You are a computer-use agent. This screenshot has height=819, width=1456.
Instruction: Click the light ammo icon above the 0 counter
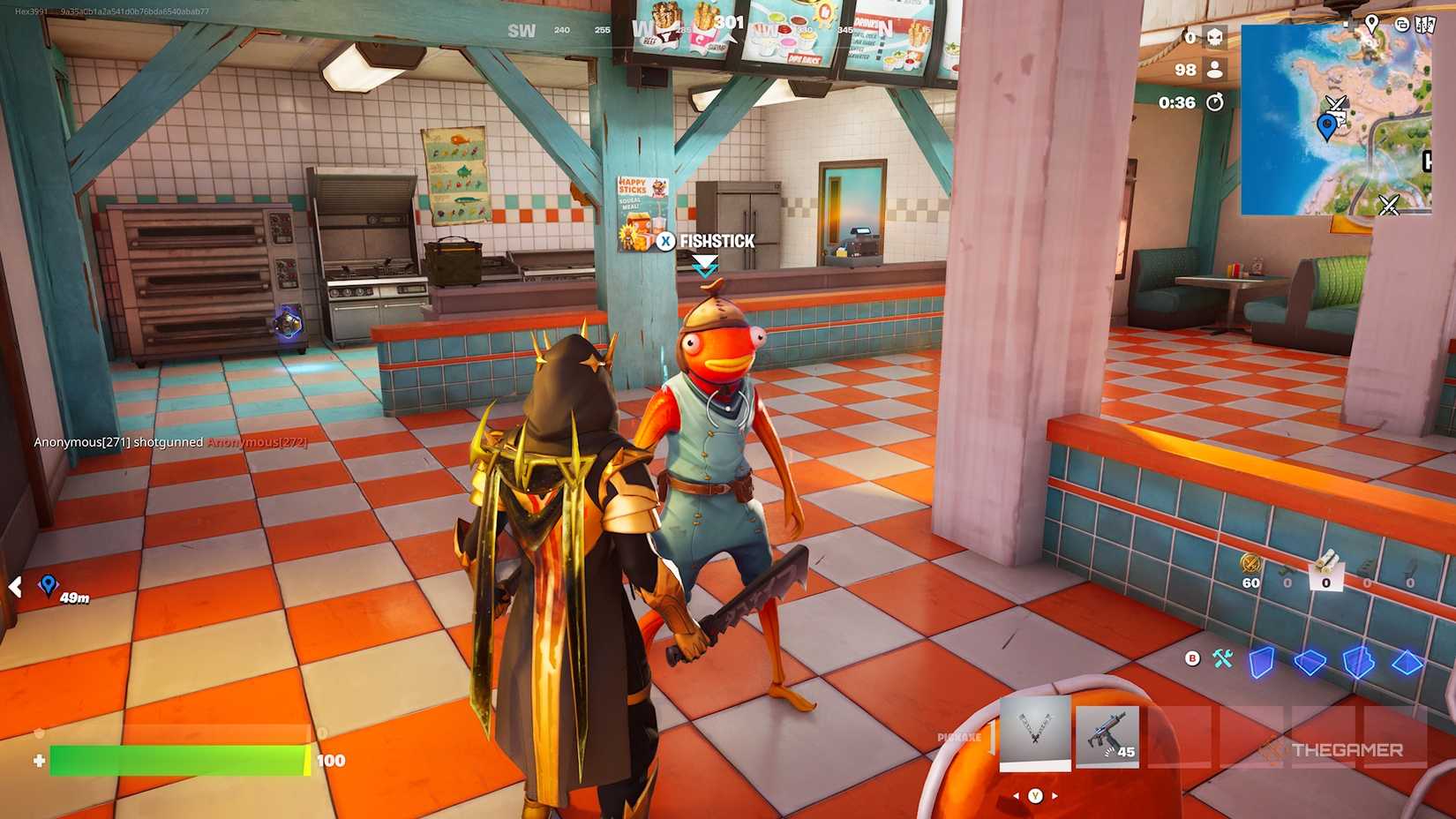[1328, 561]
